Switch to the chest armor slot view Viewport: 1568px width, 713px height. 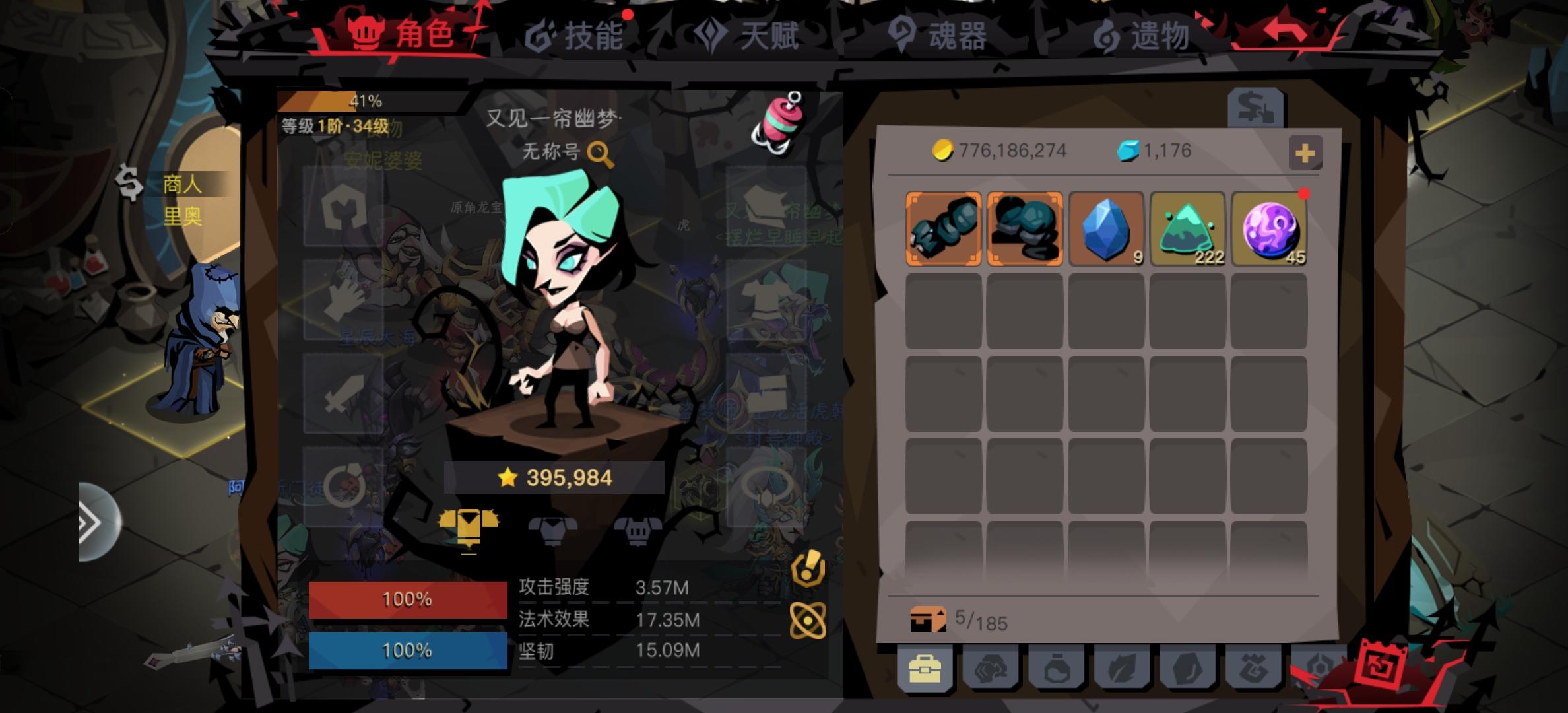pos(553,529)
